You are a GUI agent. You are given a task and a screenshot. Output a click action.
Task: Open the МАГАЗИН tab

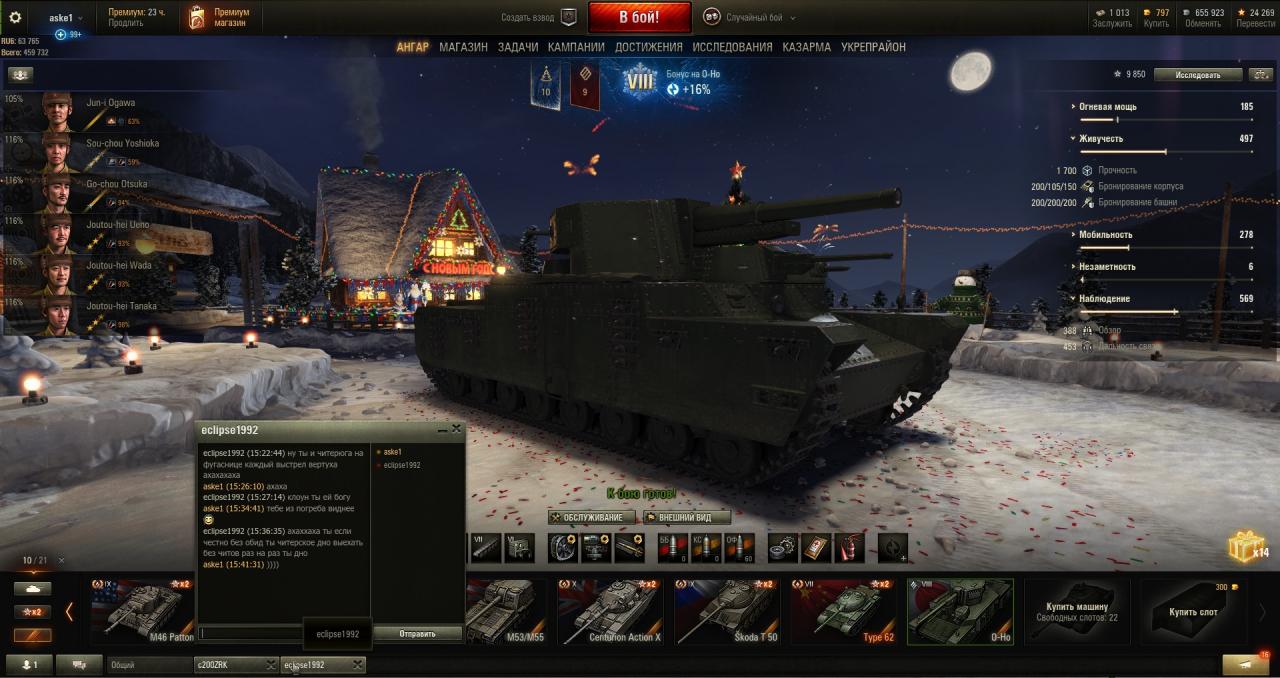463,47
